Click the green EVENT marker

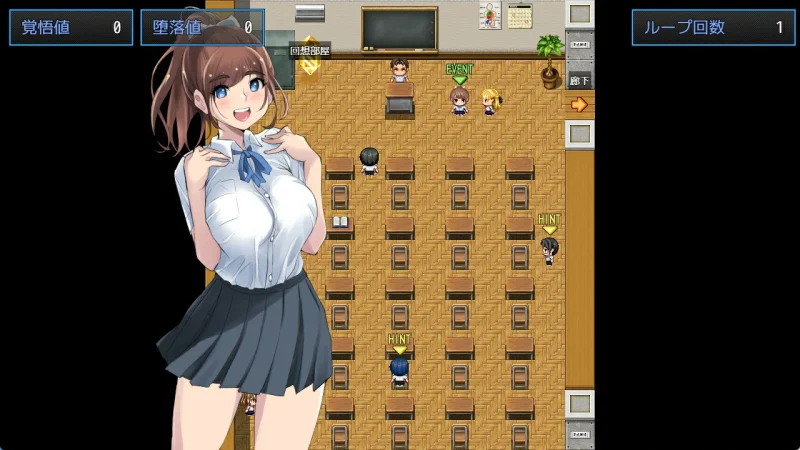point(459,72)
